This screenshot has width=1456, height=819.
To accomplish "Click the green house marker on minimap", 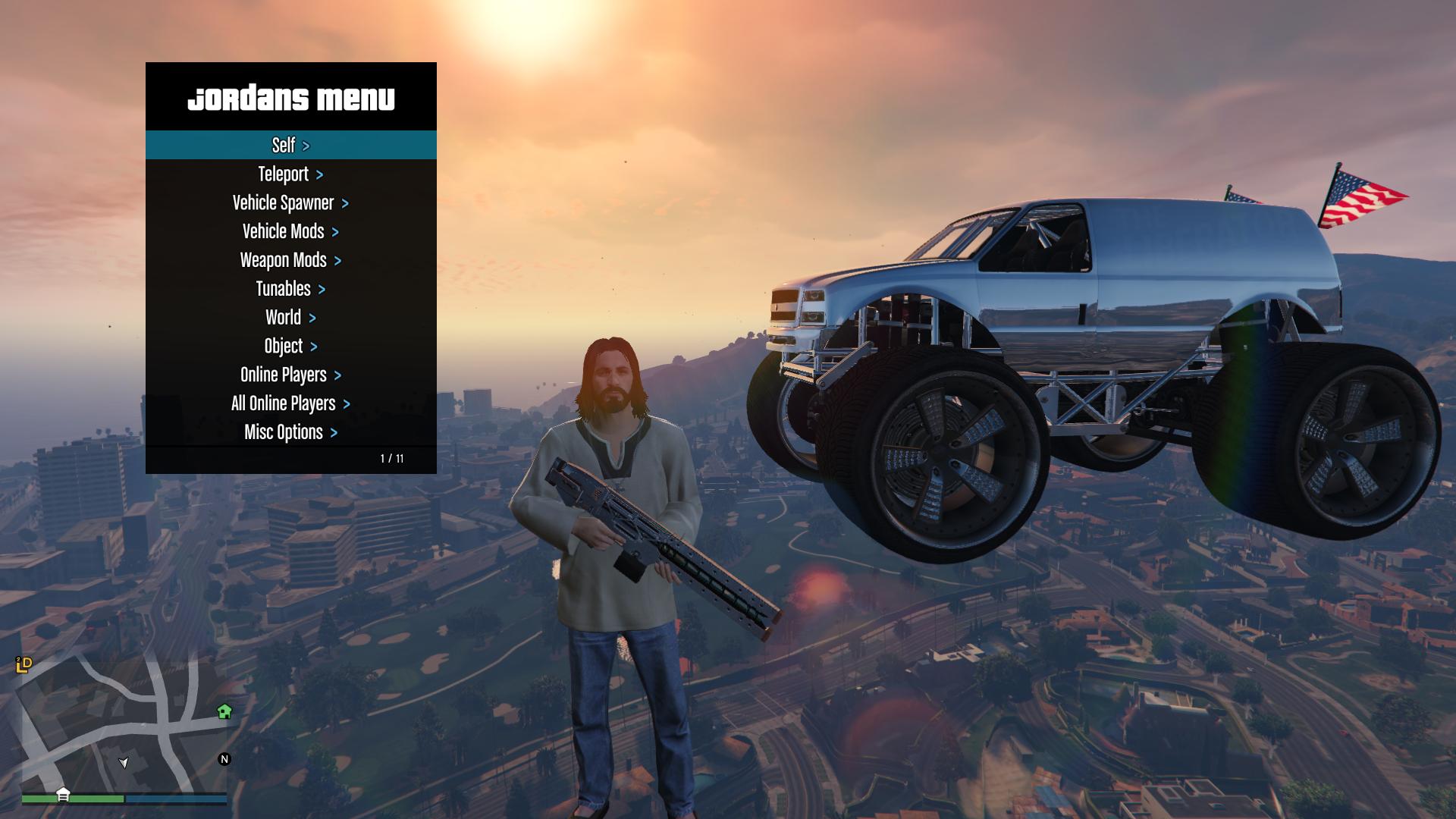I will coord(224,711).
